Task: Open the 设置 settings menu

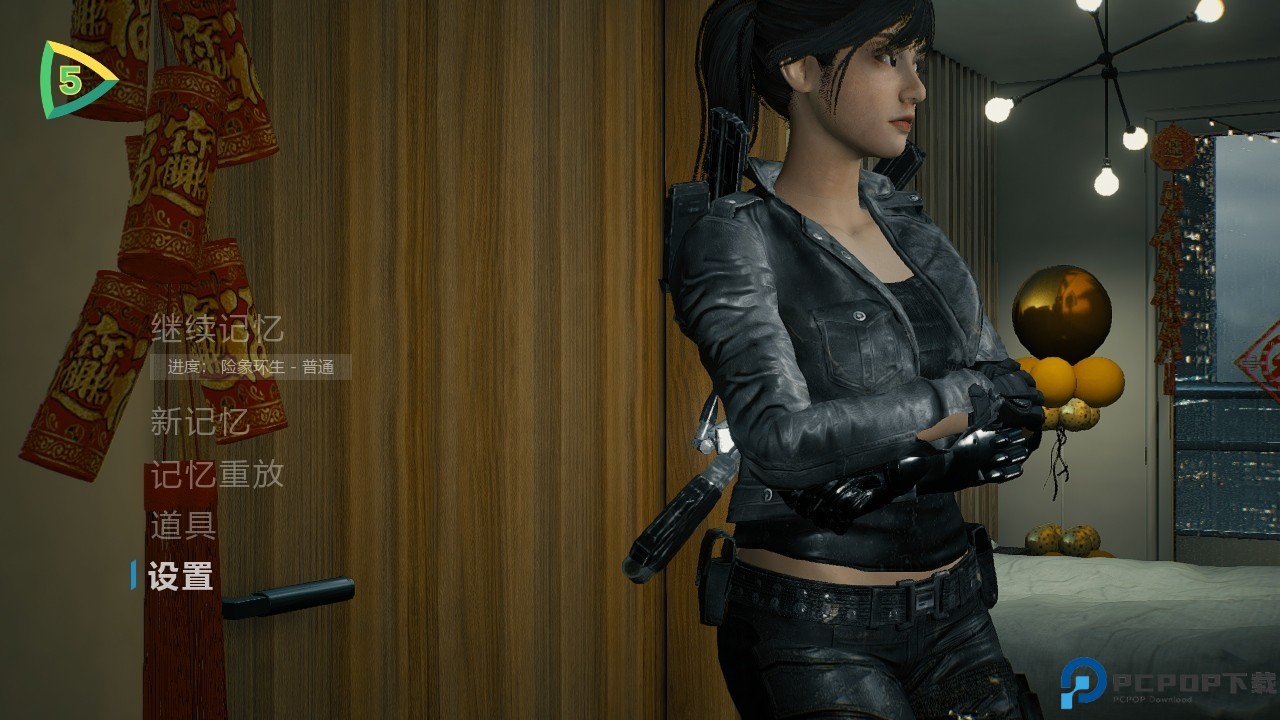Action: click(x=181, y=576)
